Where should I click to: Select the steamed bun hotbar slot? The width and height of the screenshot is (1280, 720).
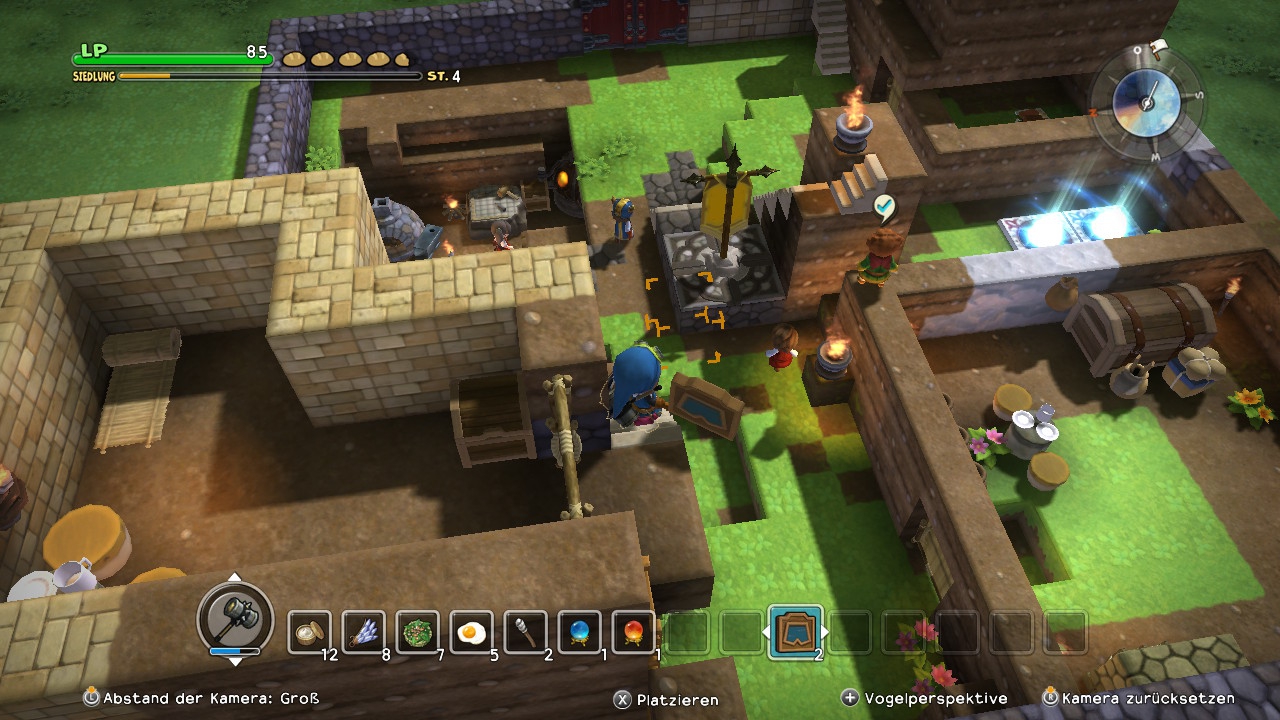[309, 632]
